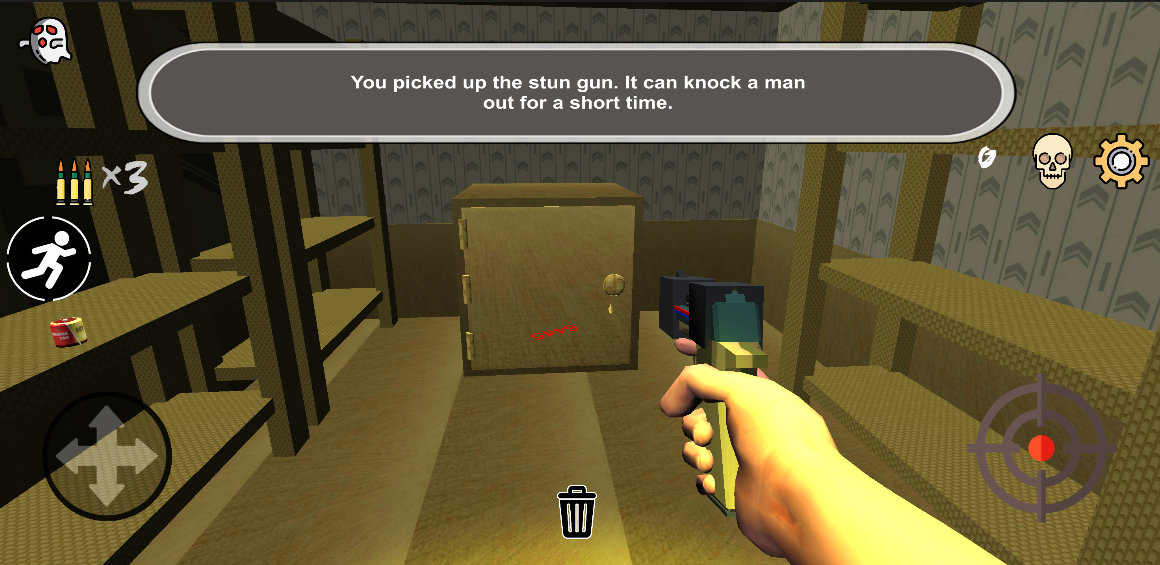Toggle the running man sprint button

[x=49, y=258]
